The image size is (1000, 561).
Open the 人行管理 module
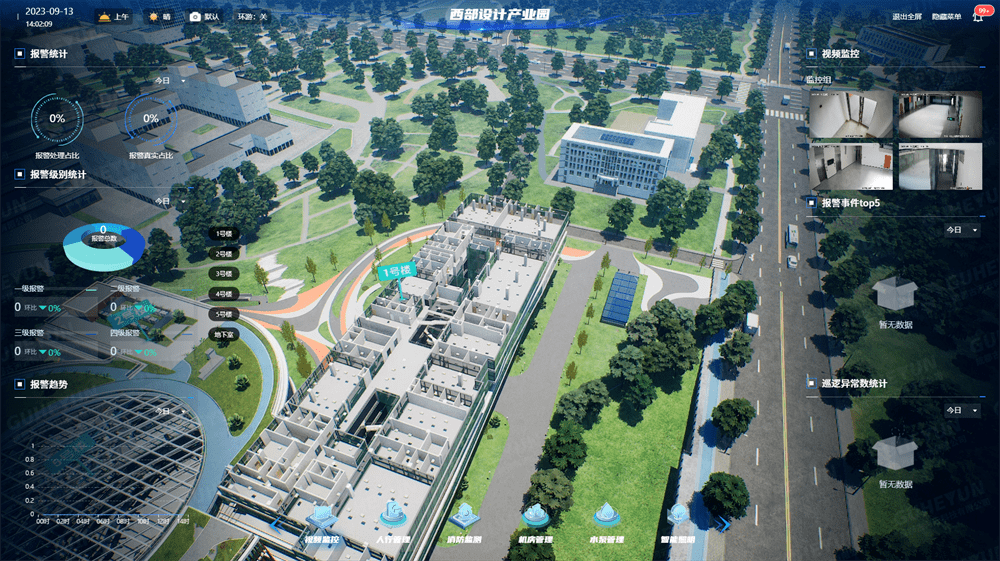392,518
